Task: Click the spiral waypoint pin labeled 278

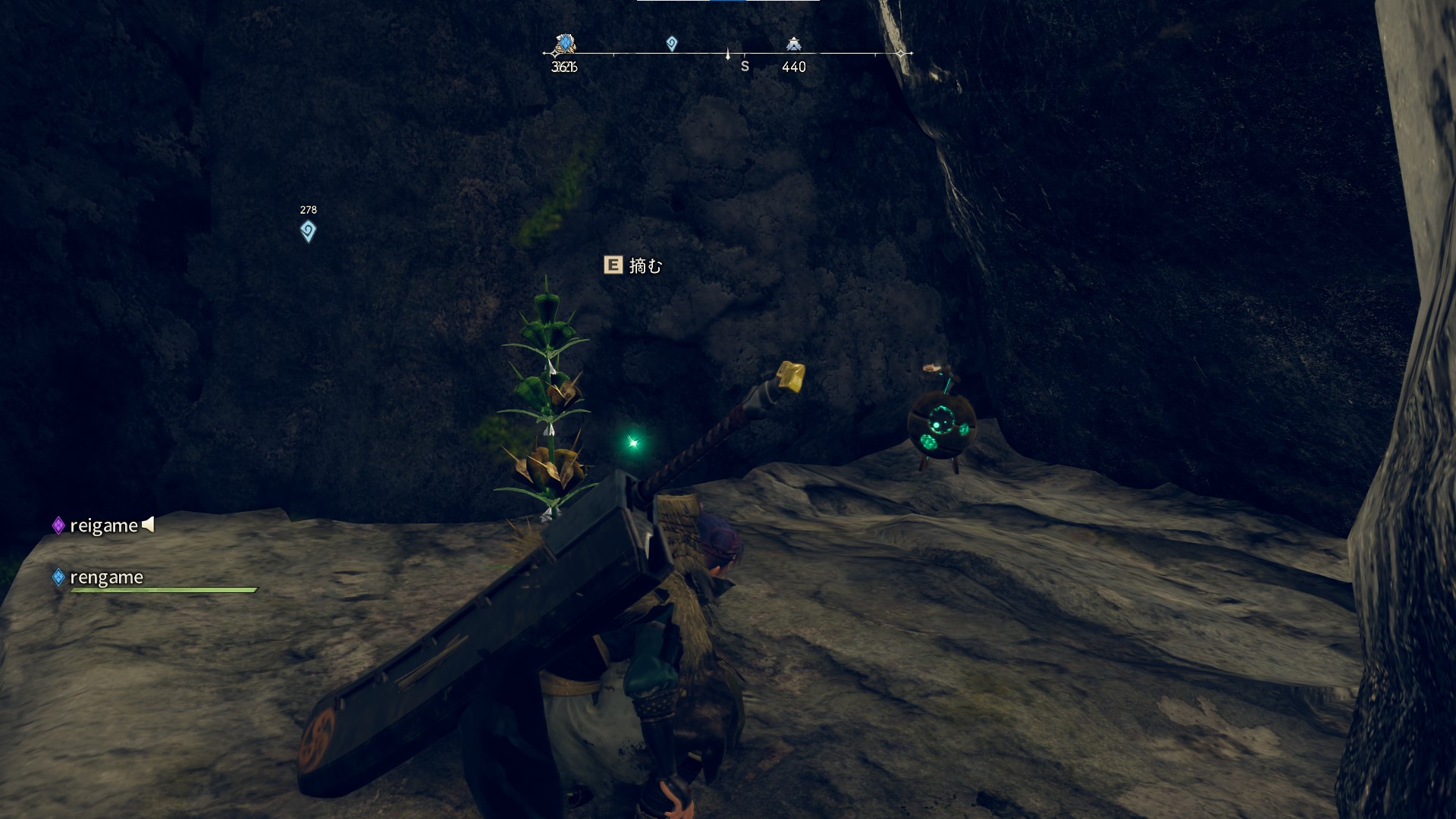Action: point(308,231)
